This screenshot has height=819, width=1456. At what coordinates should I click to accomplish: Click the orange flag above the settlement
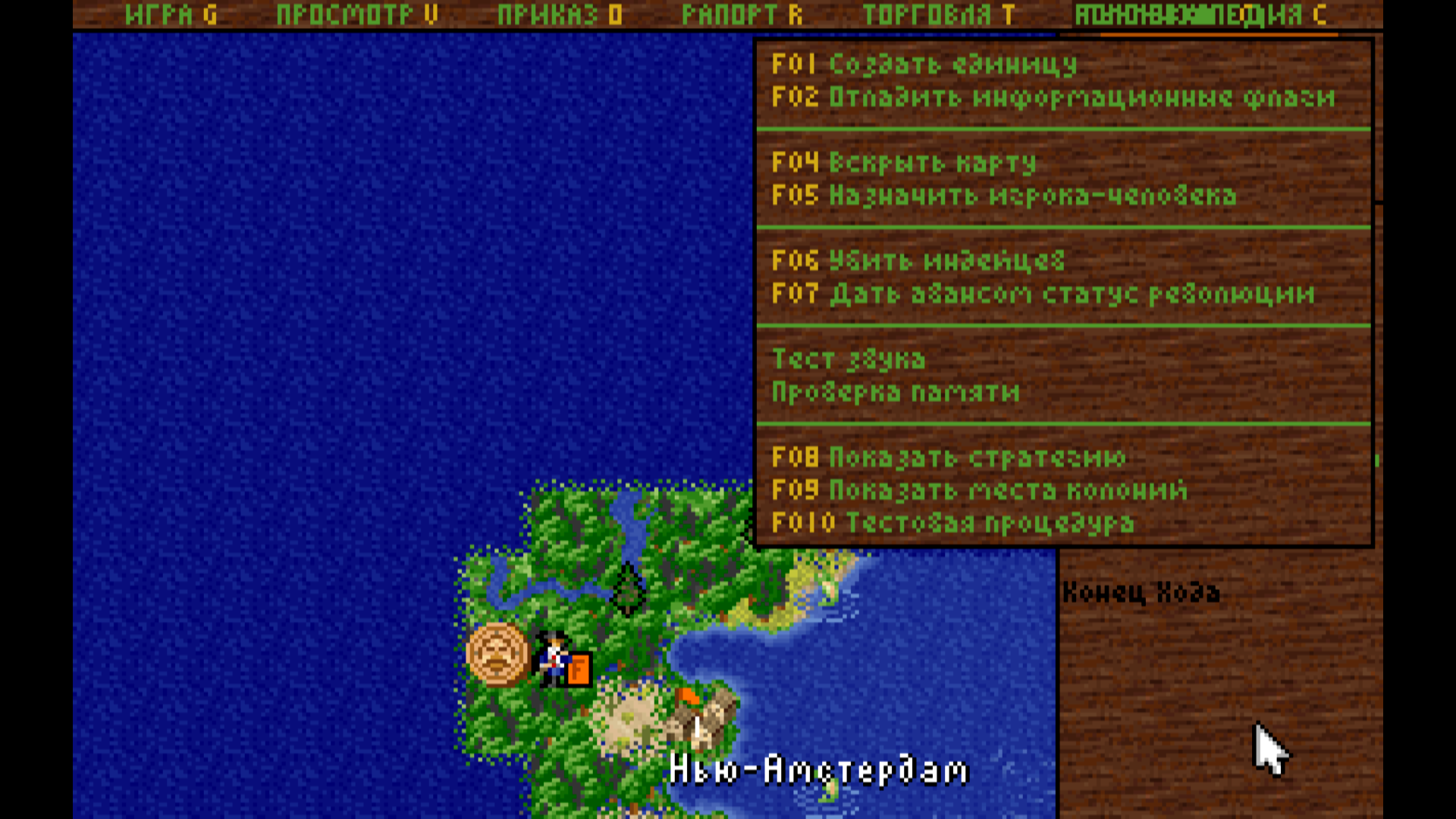pos(687,694)
